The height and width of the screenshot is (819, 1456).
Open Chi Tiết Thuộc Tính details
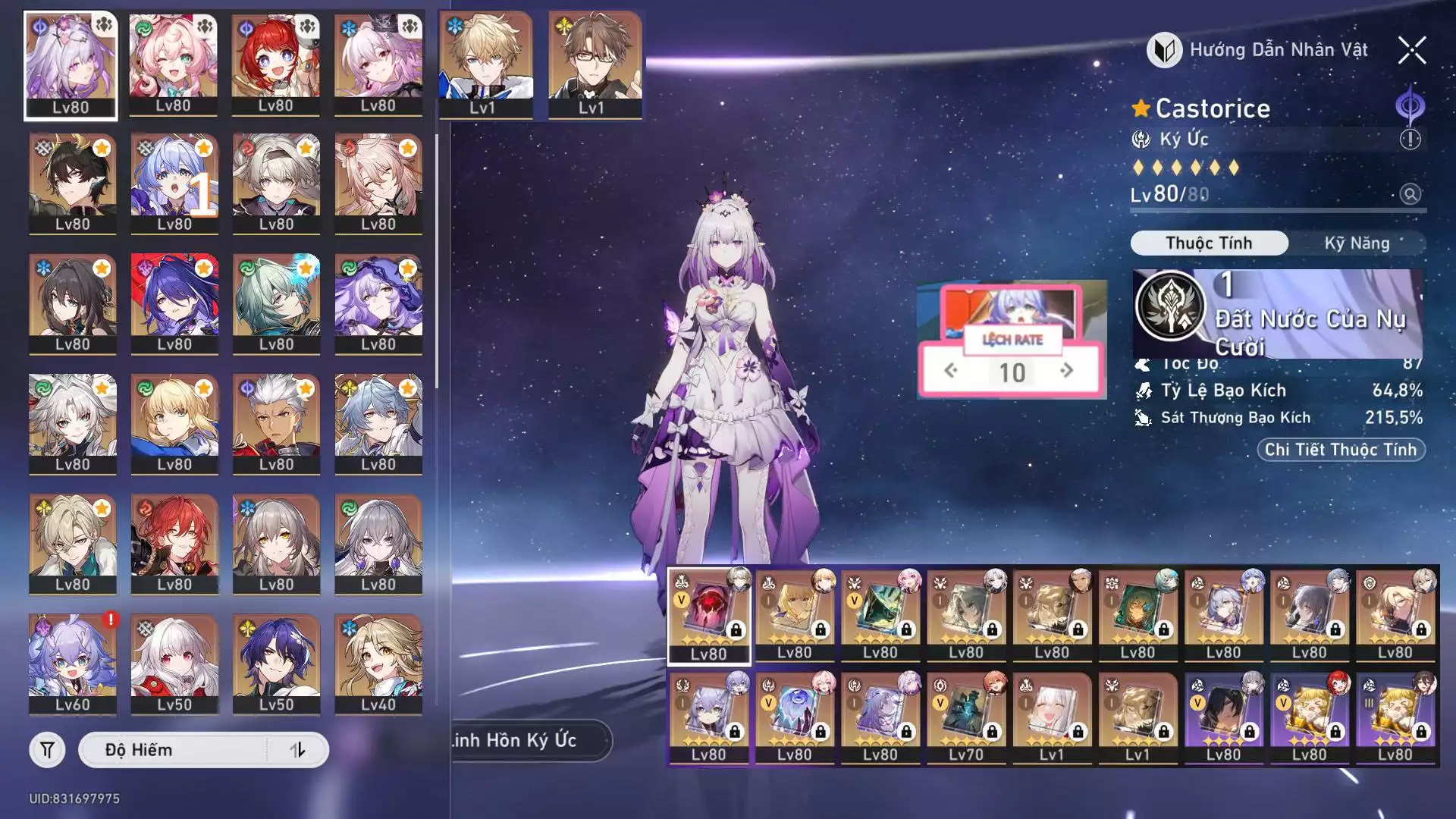click(1340, 450)
